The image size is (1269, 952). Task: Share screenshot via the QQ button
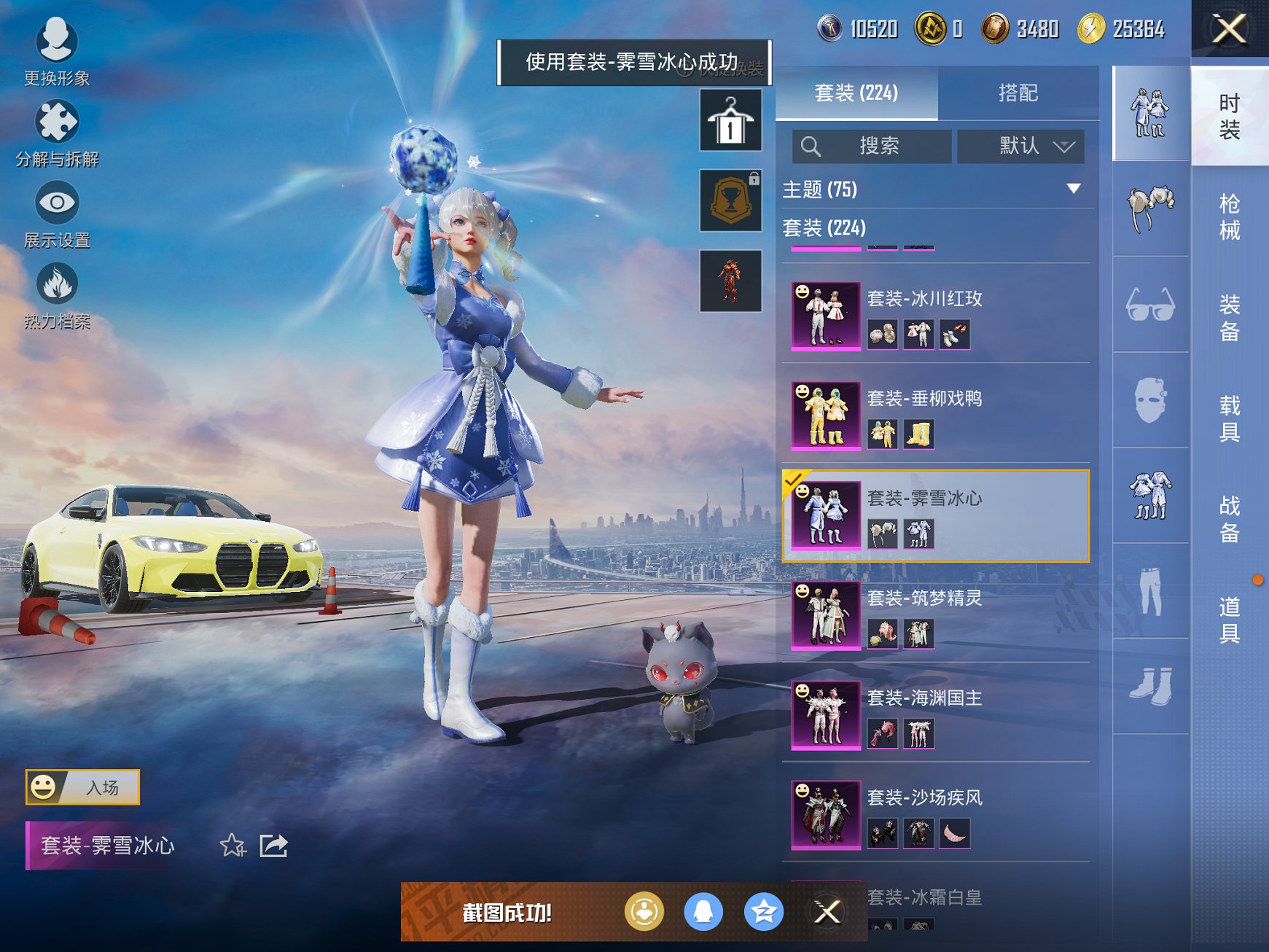[x=702, y=912]
